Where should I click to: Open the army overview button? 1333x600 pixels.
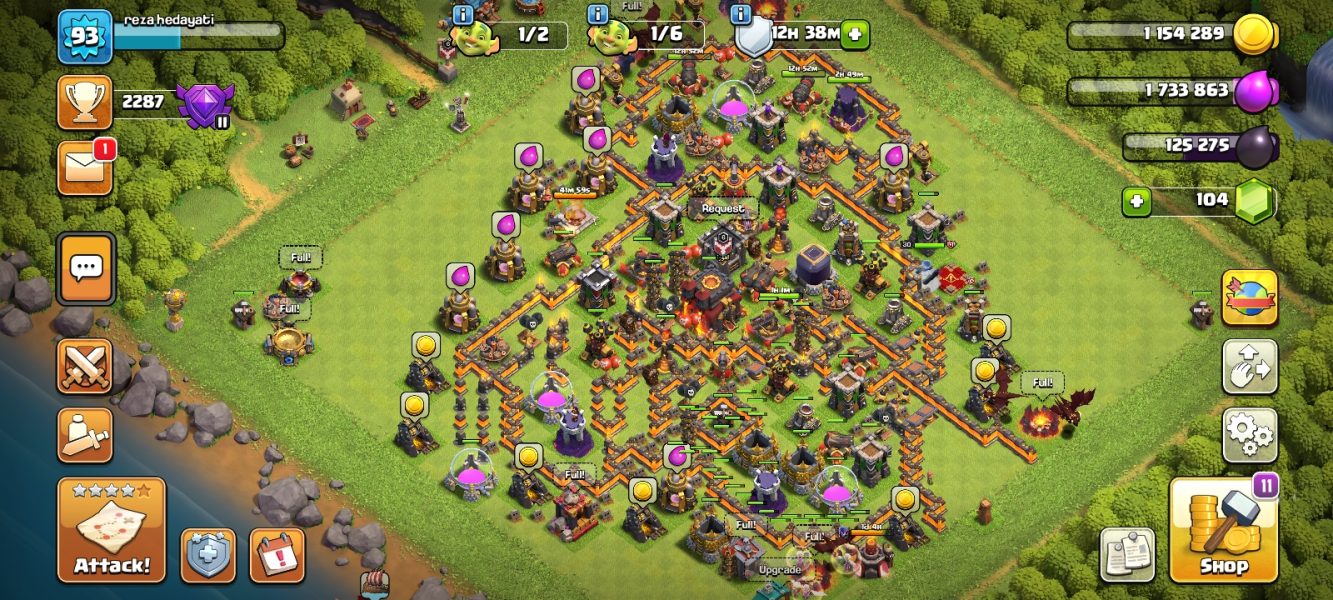pos(85,435)
